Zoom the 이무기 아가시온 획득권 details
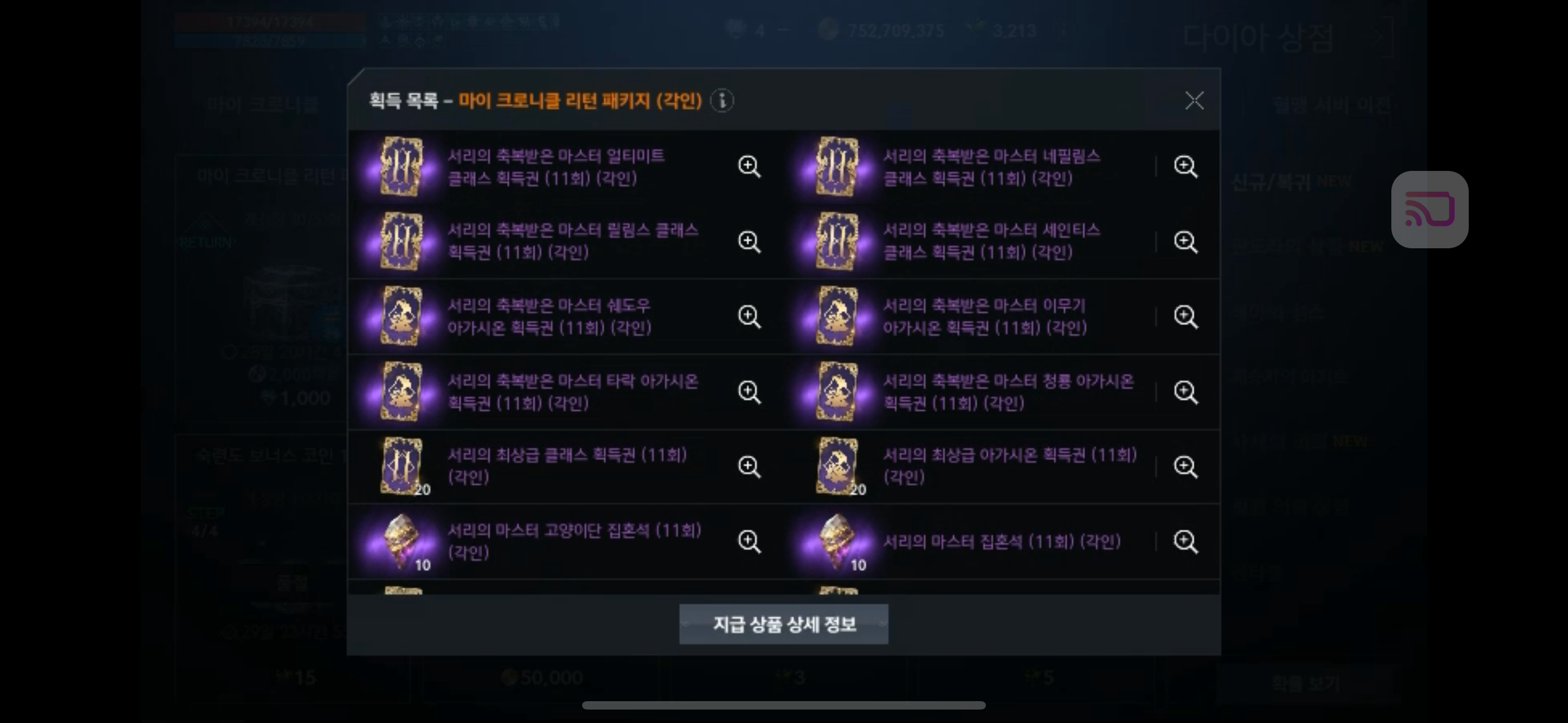 pyautogui.click(x=1186, y=317)
